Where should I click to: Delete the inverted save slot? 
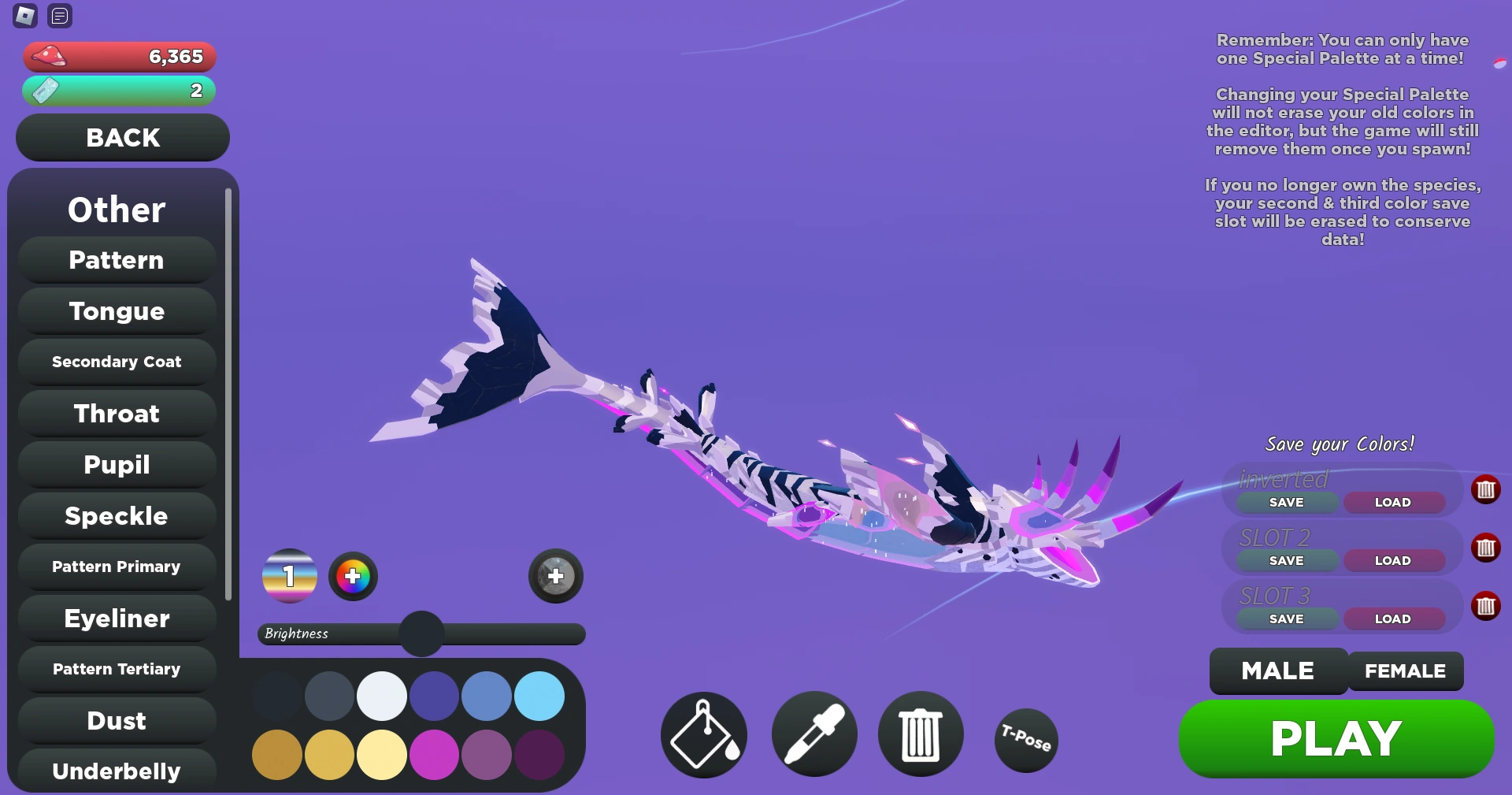tap(1487, 489)
